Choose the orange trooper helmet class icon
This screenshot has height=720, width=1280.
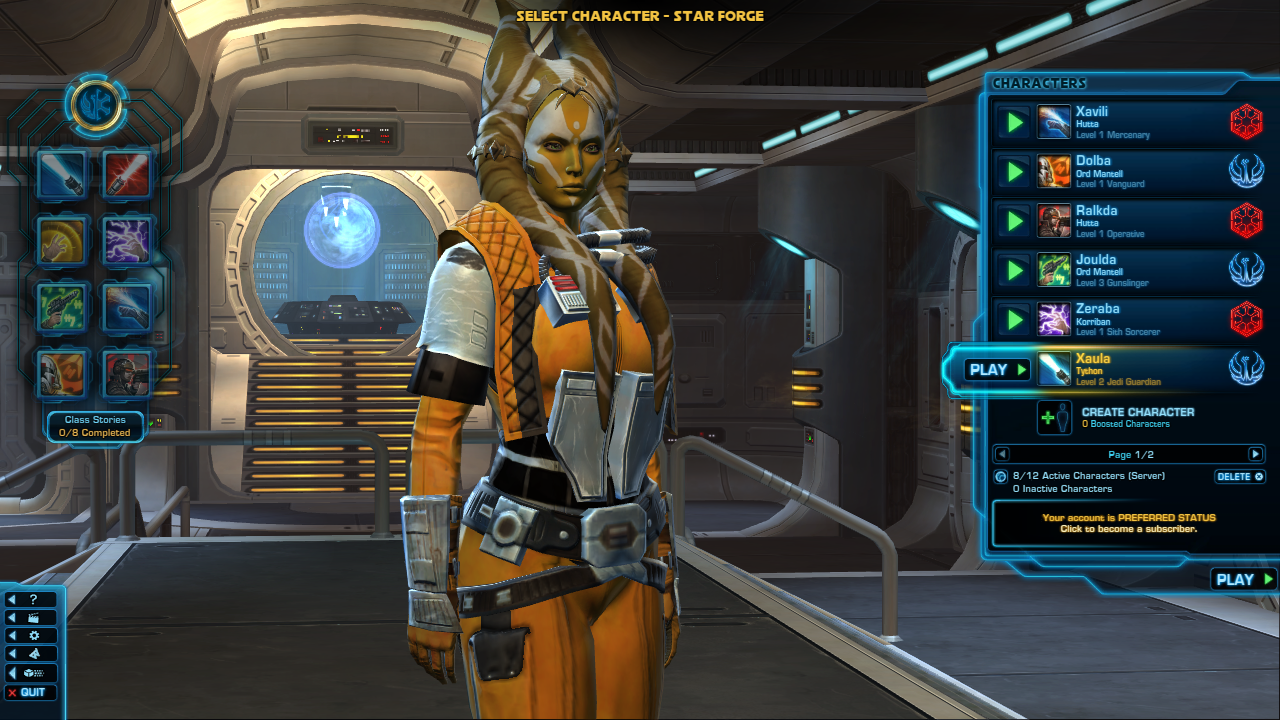[63, 373]
